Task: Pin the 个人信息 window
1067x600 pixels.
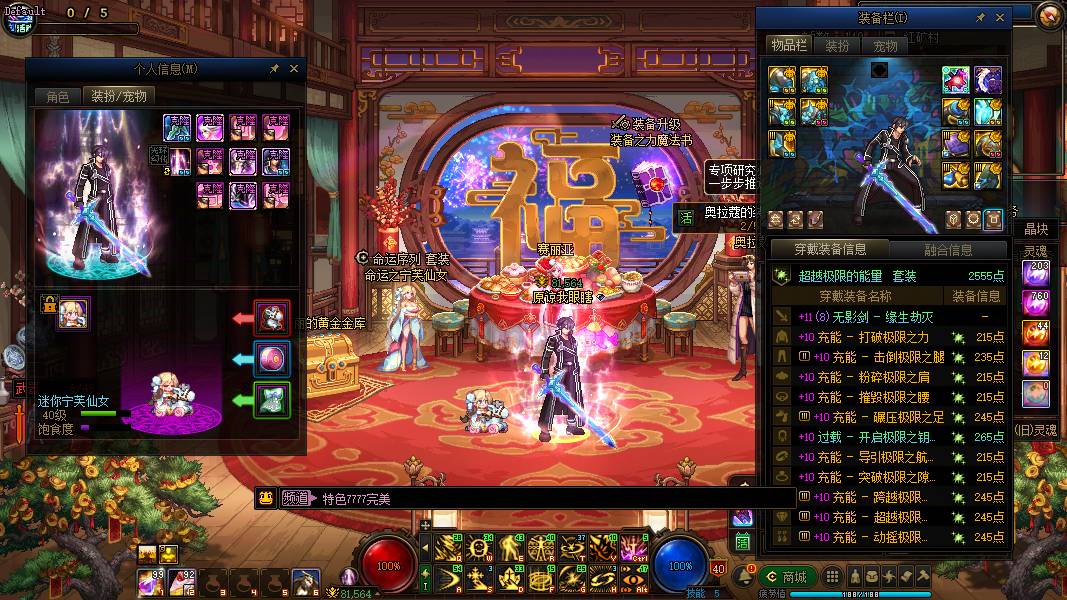Action: [275, 69]
